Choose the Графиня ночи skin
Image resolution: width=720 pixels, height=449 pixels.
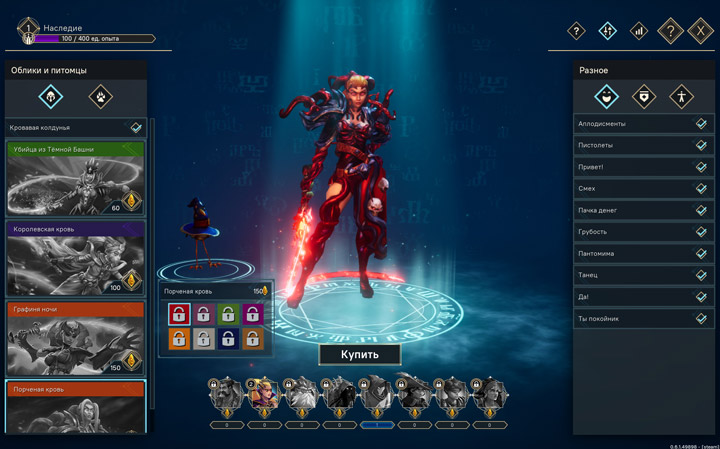tap(75, 339)
